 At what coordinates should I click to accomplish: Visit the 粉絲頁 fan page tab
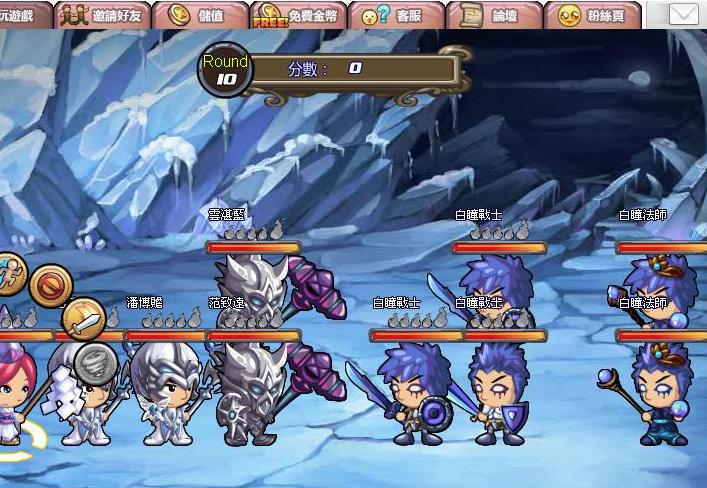coord(594,15)
